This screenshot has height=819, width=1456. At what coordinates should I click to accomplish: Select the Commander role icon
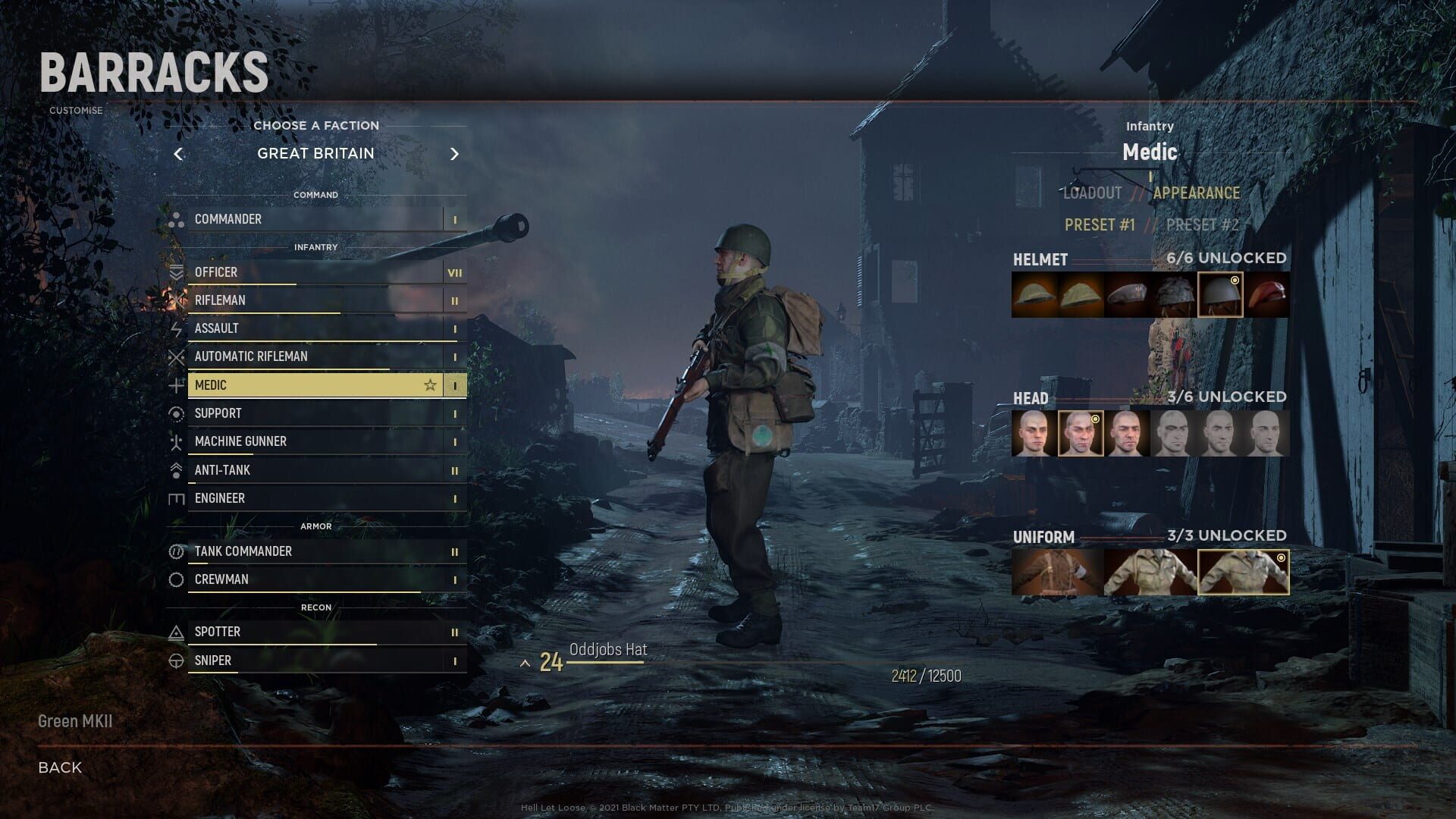point(176,219)
